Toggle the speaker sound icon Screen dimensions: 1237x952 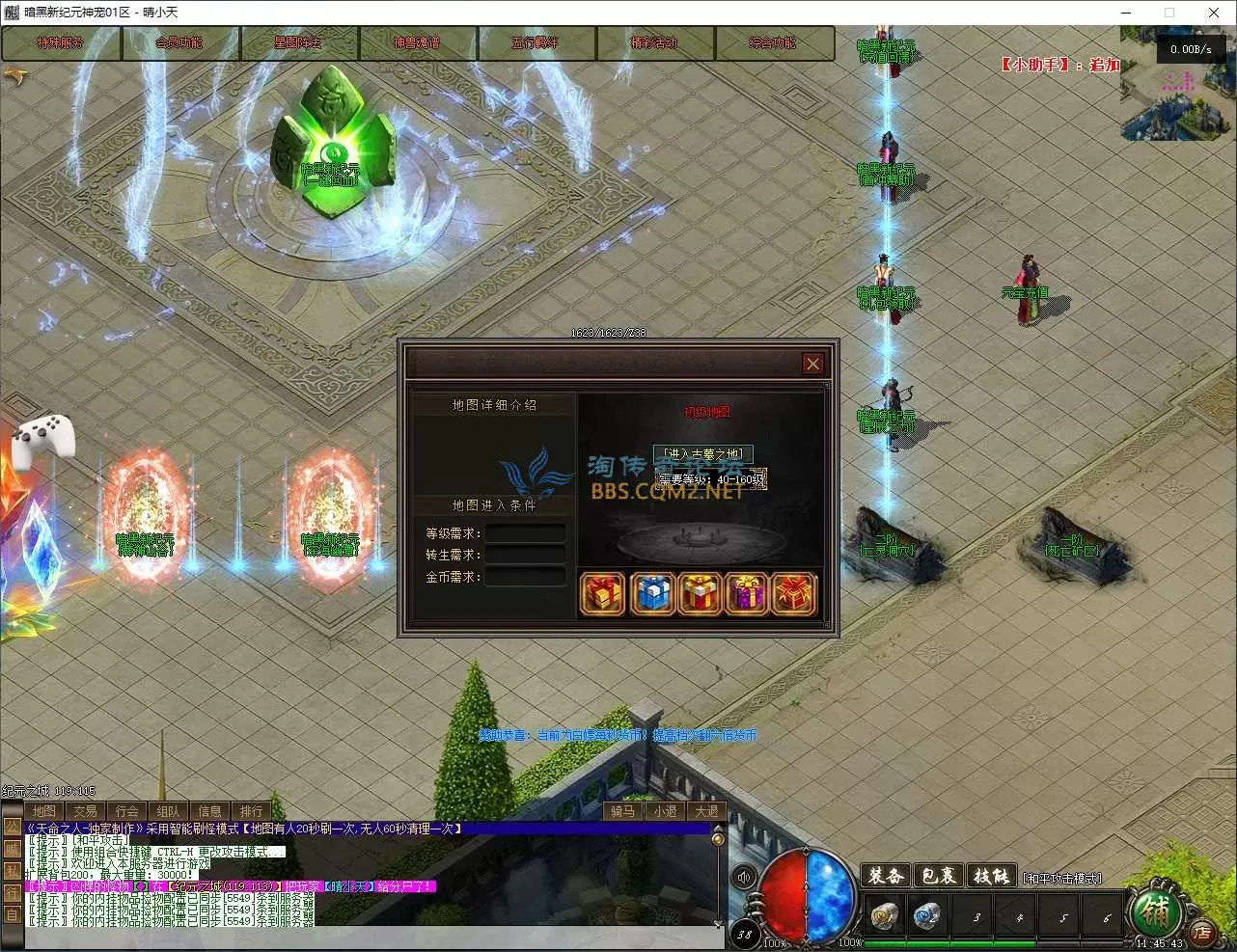coord(744,878)
